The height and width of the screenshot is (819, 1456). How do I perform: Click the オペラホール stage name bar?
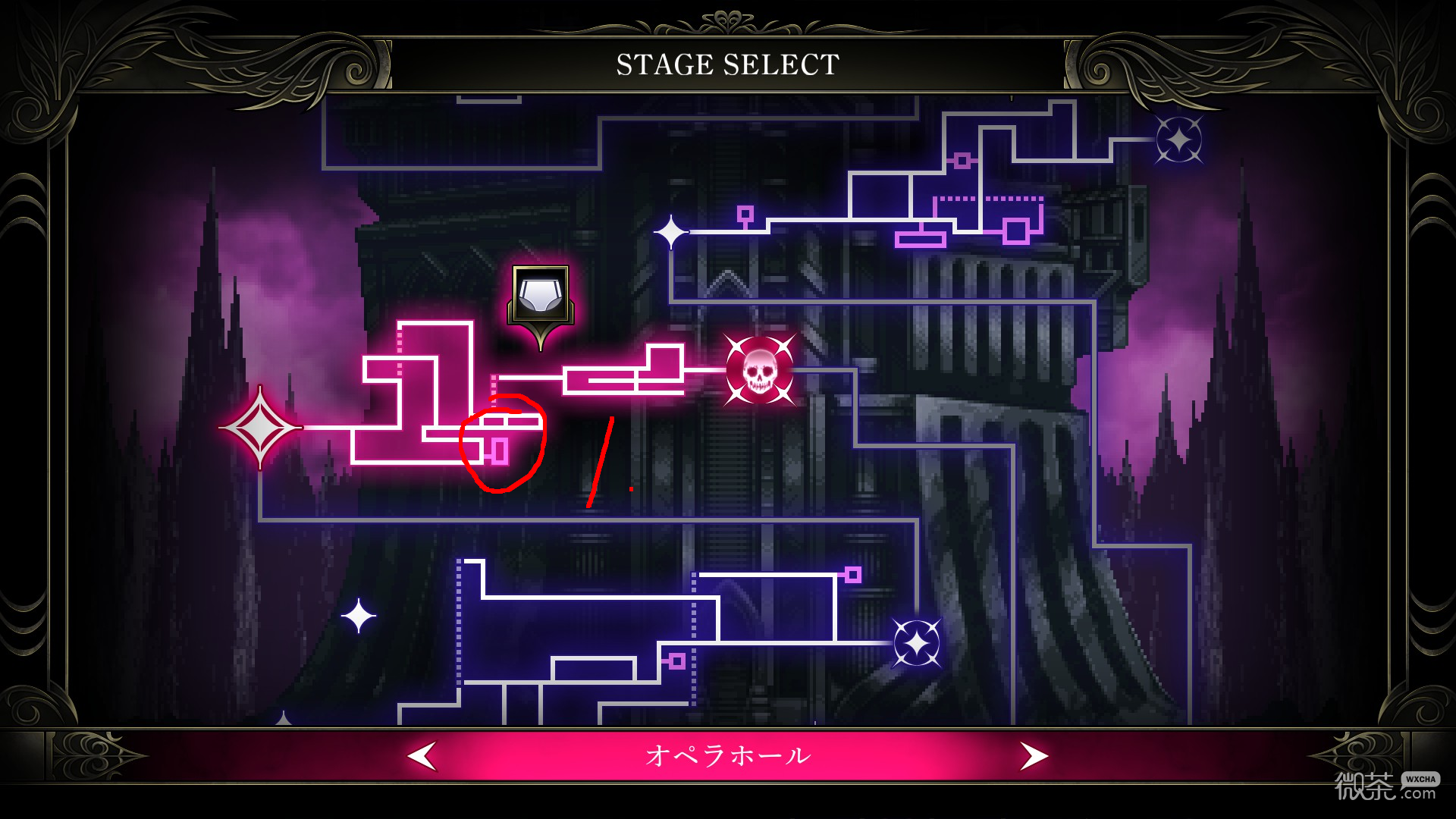click(728, 755)
